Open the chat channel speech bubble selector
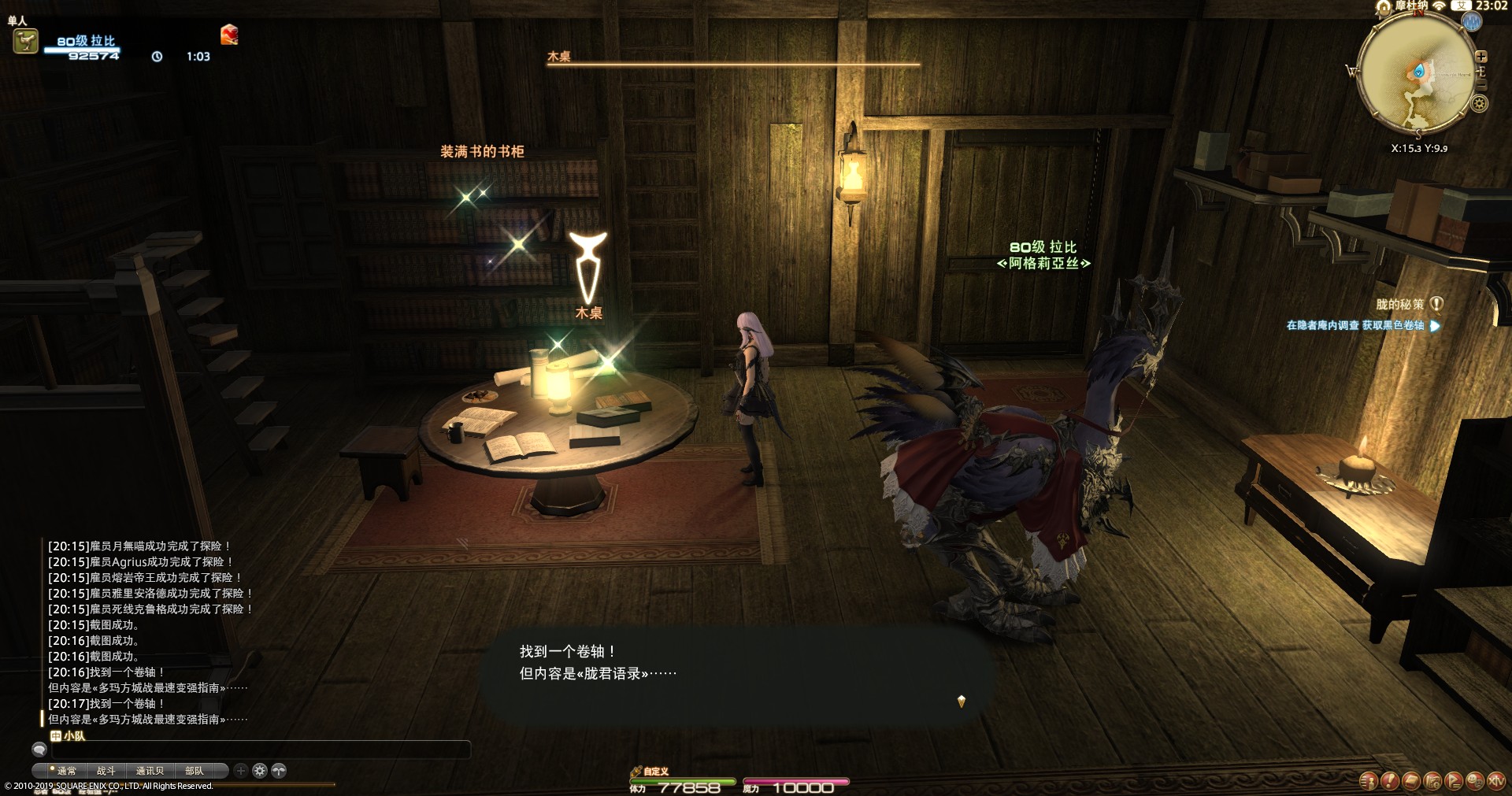1512x796 pixels. point(39,750)
